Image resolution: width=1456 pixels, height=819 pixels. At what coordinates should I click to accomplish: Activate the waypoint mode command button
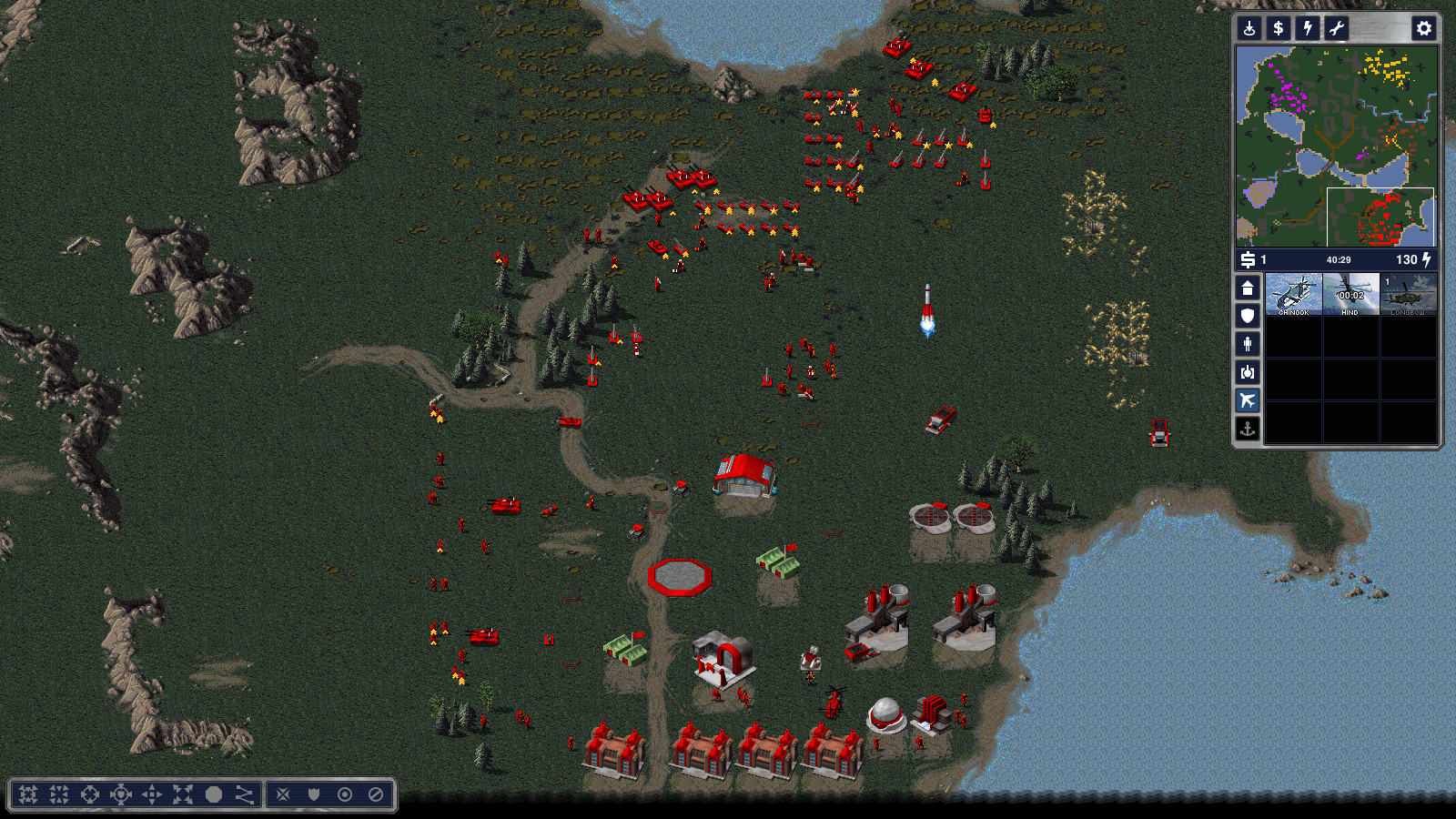(244, 794)
